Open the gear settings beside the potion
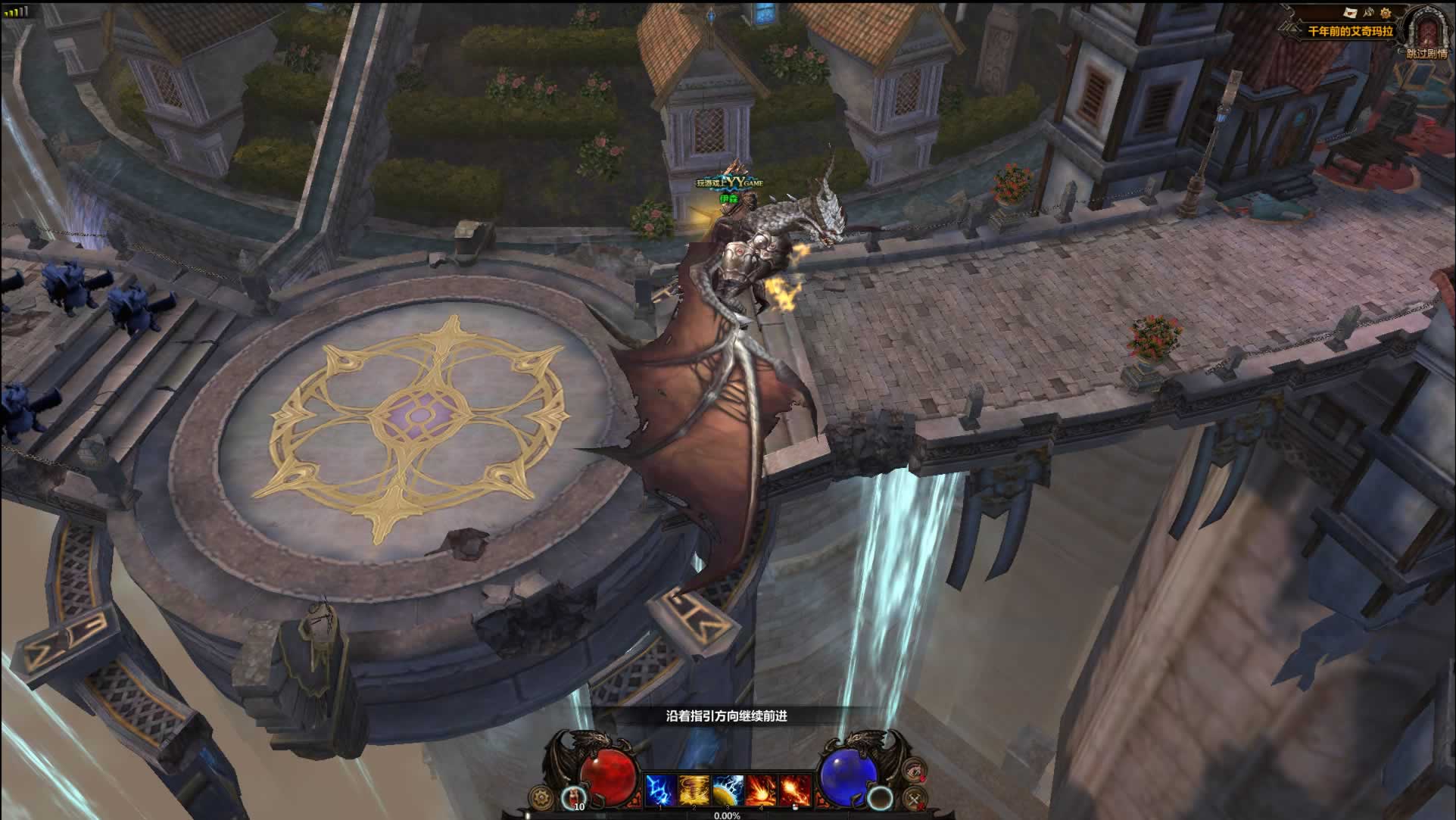Viewport: 1456px width, 820px height. 541,797
